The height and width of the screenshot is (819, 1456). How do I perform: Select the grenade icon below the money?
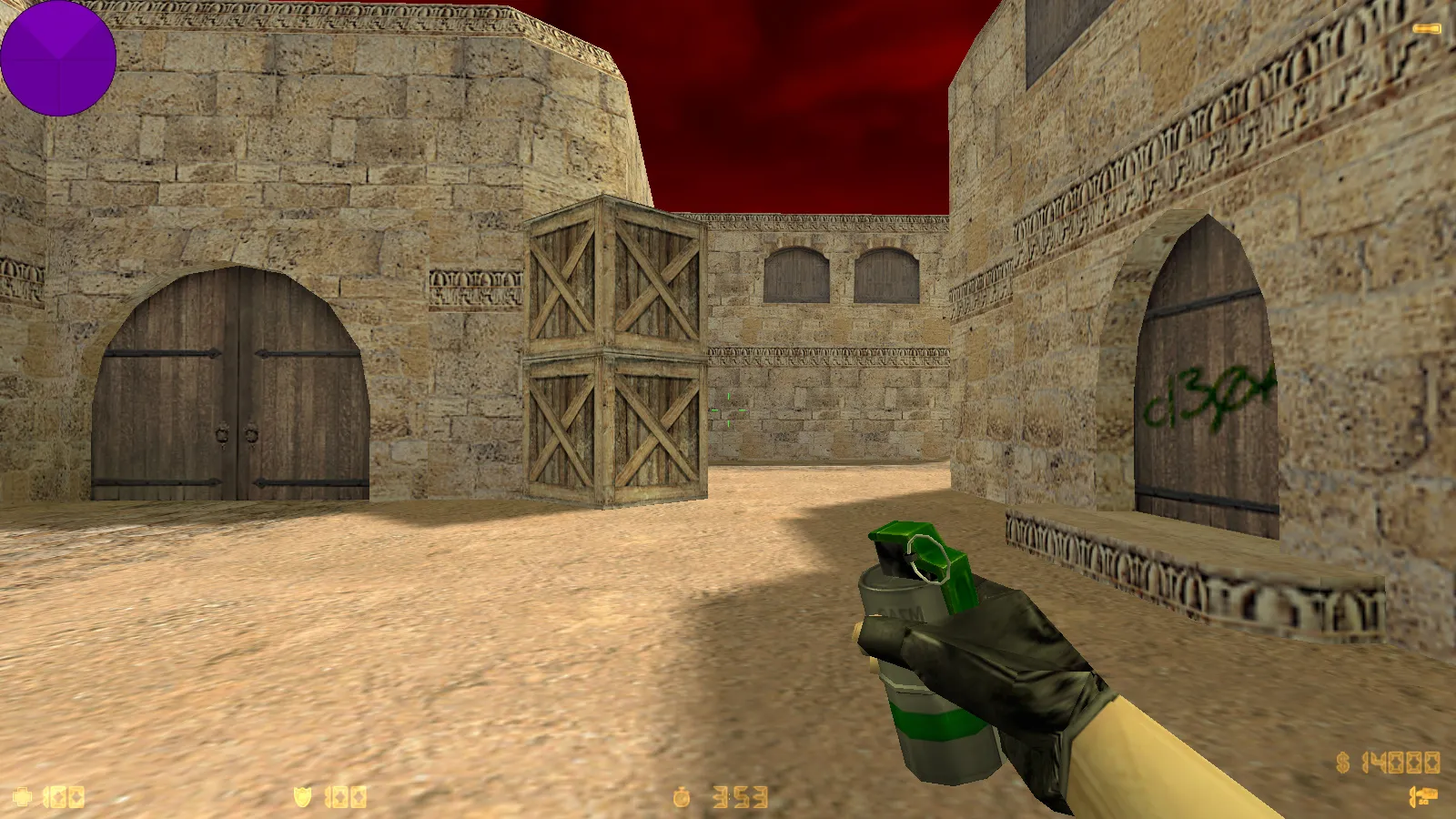point(1423,797)
